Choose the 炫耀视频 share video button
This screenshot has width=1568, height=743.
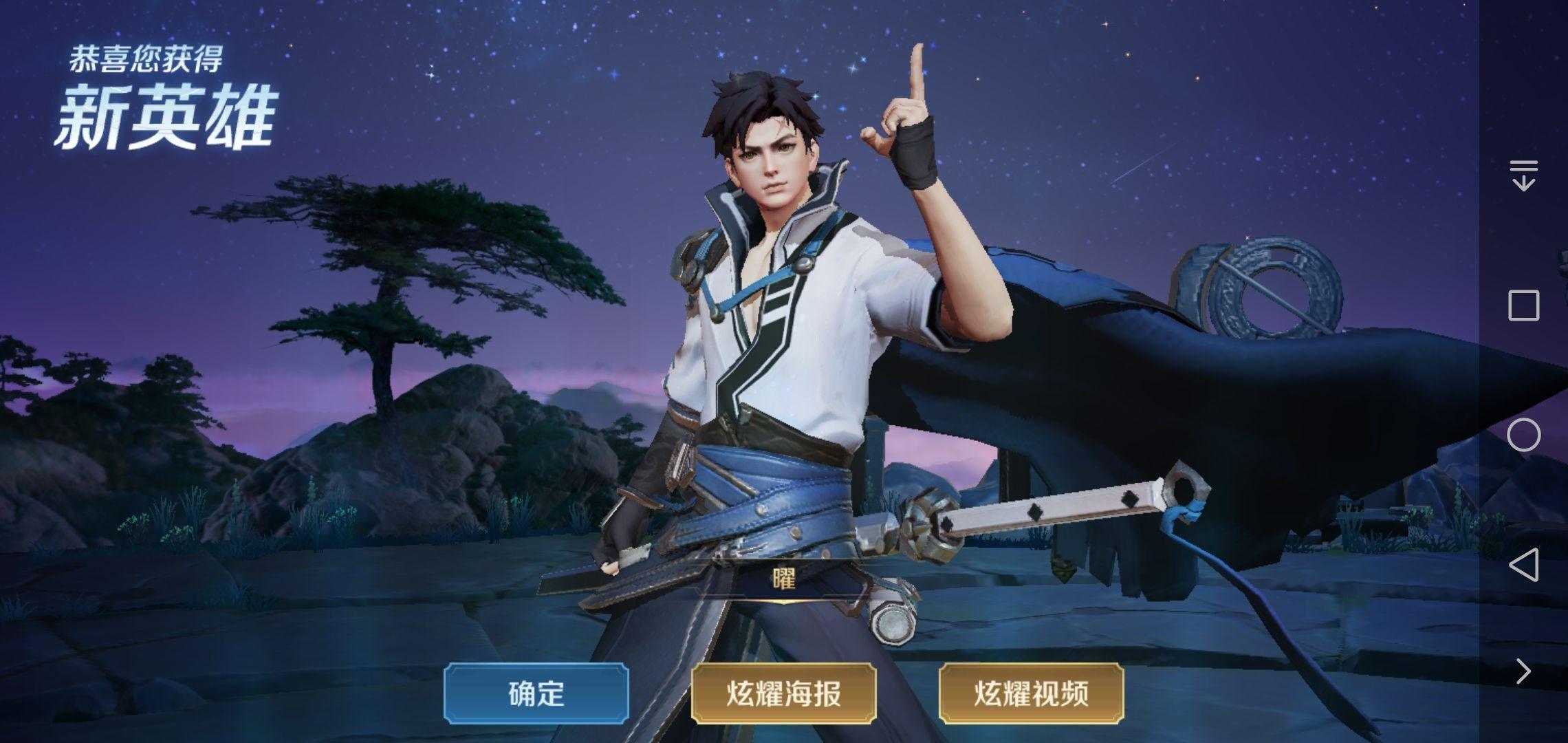[1031, 693]
